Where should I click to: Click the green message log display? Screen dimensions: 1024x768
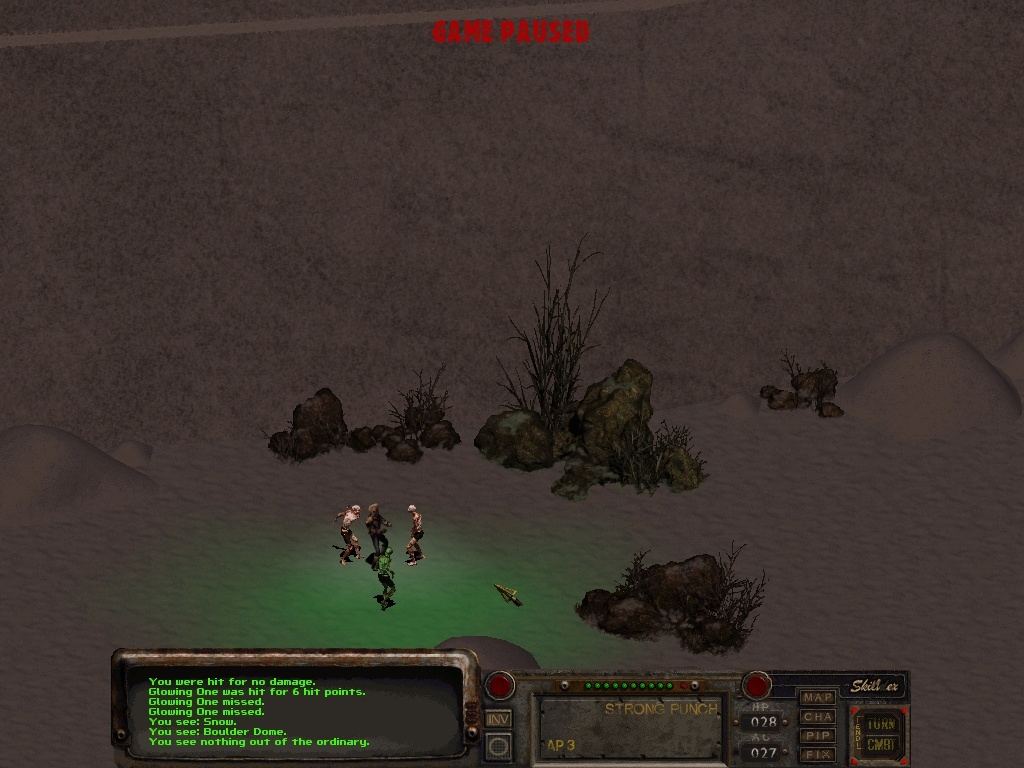pyautogui.click(x=295, y=712)
